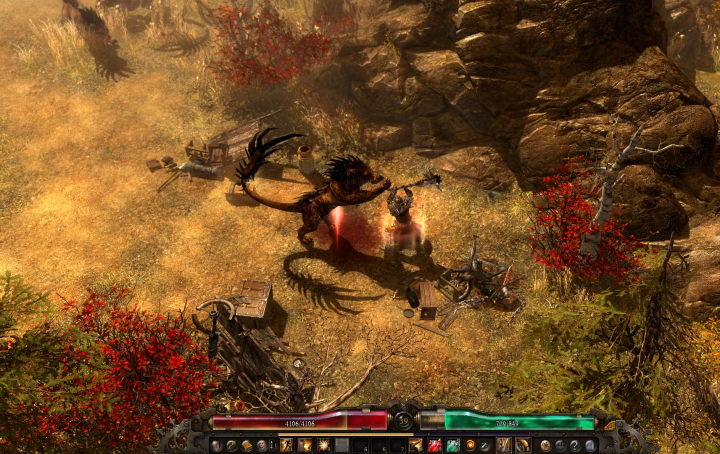Select the left mouse button sword skill
The image size is (720, 454).
click(504, 445)
